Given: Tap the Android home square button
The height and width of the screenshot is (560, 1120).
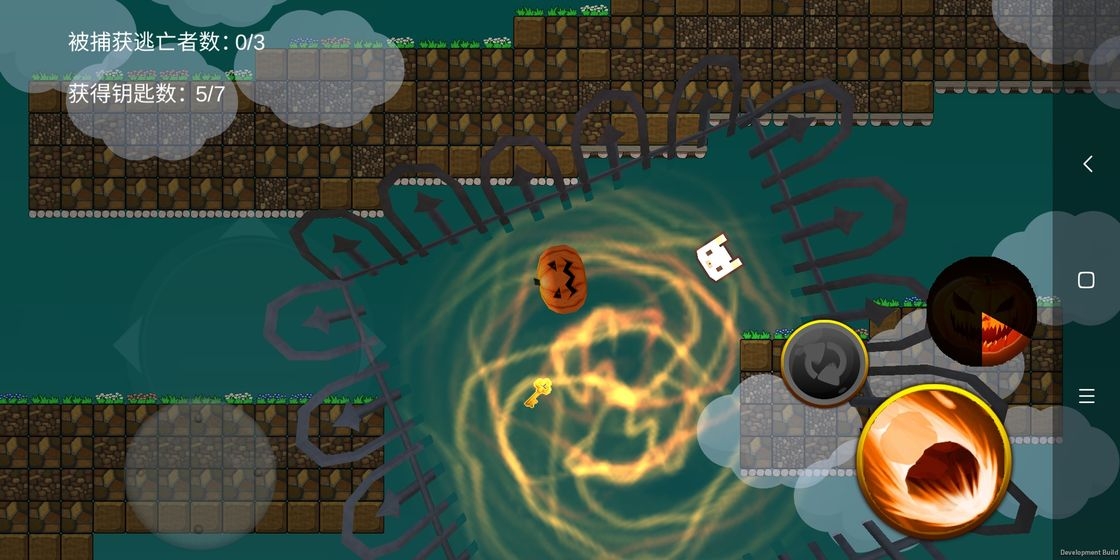Looking at the screenshot, I should coord(1086,280).
